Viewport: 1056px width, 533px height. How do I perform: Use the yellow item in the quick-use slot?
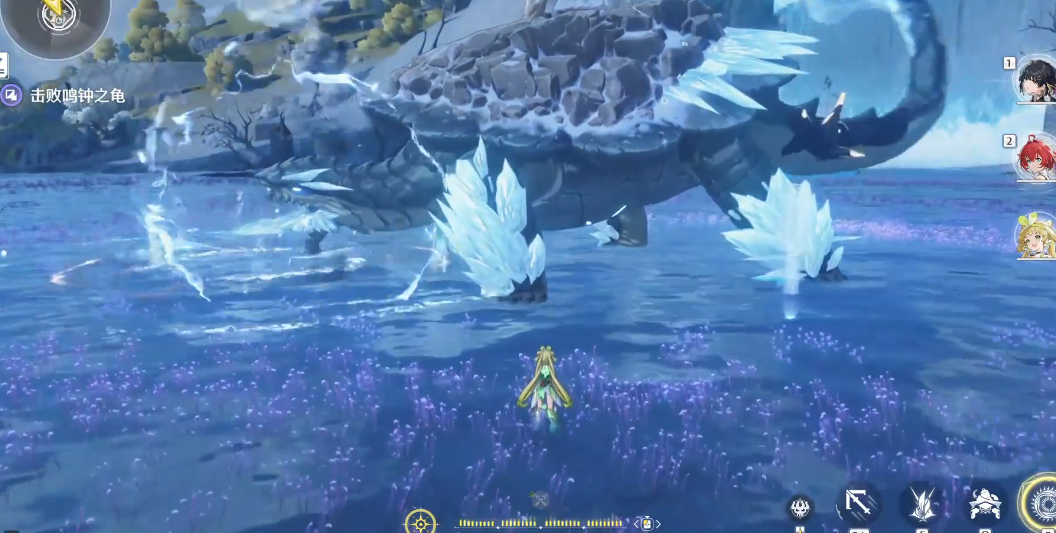pos(647,523)
